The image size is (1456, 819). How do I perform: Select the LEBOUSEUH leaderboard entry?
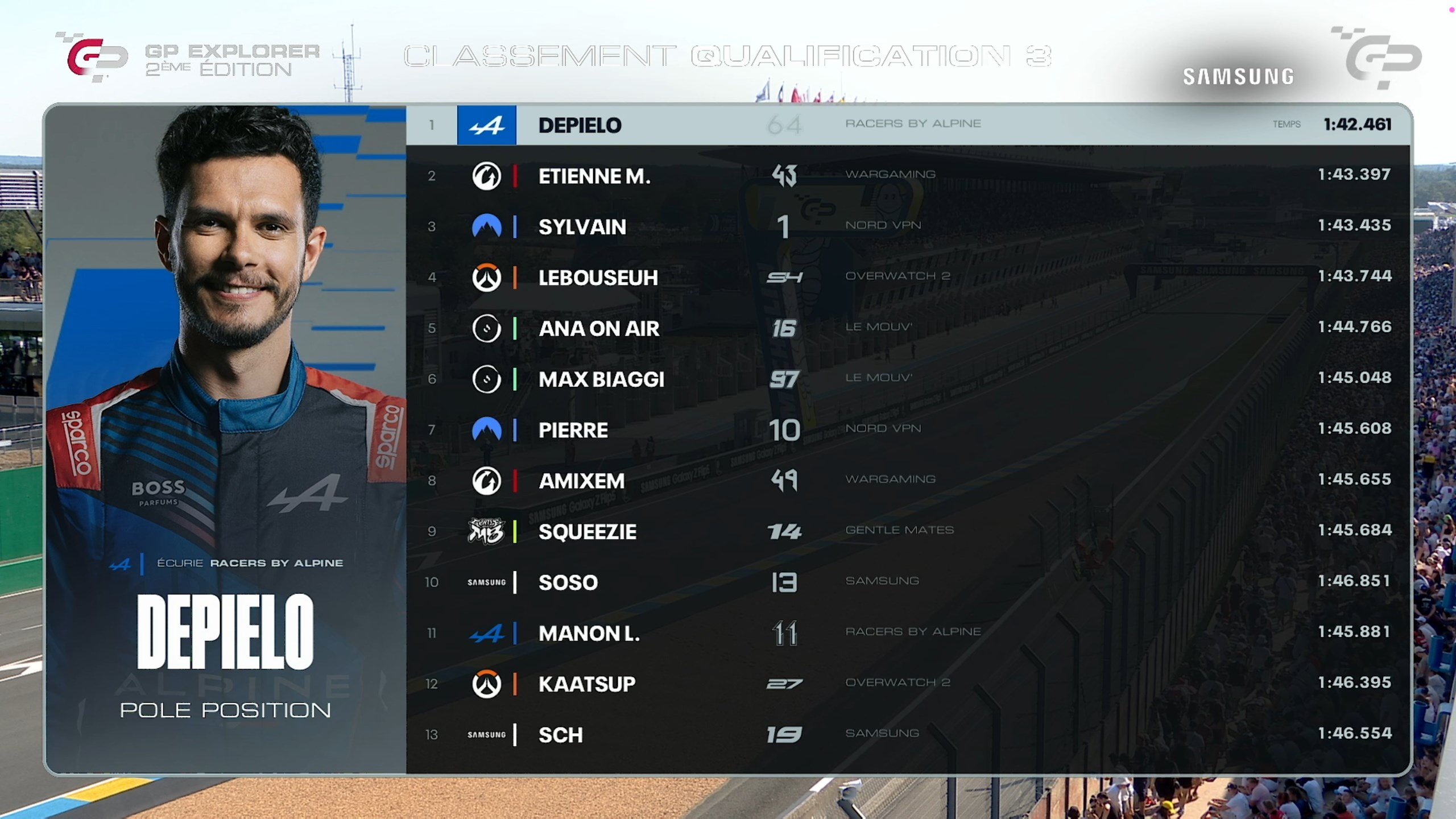click(x=908, y=277)
